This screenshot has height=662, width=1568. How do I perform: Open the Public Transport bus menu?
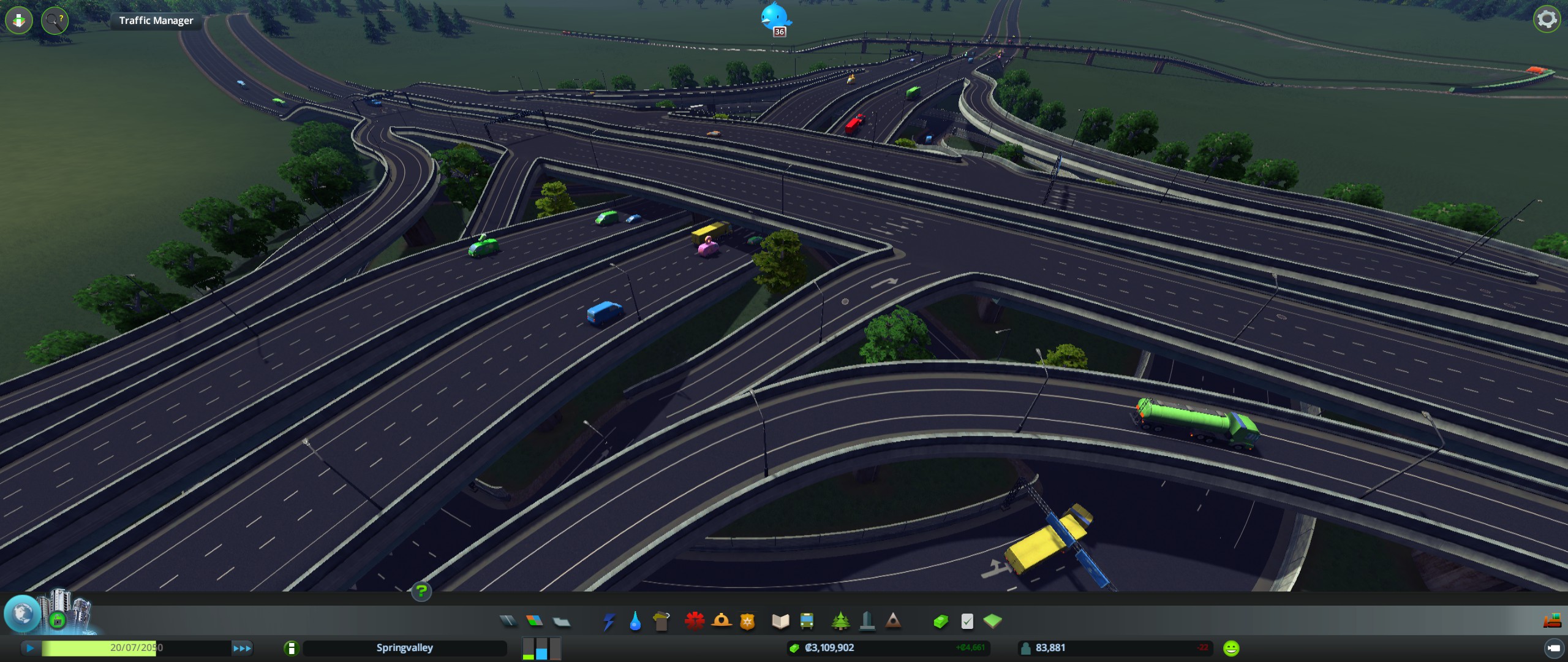pos(807,622)
